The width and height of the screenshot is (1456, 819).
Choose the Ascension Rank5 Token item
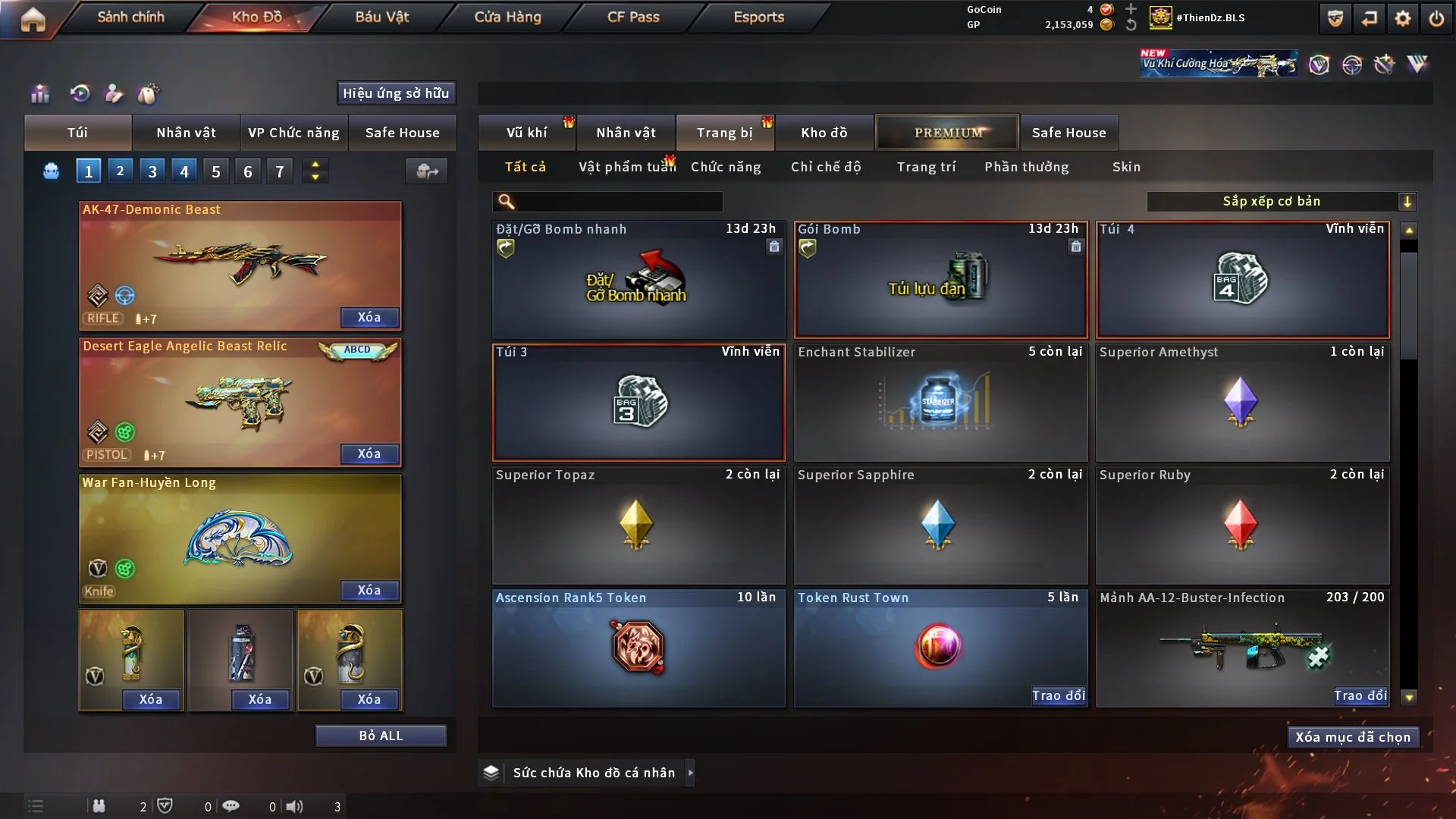(x=639, y=648)
